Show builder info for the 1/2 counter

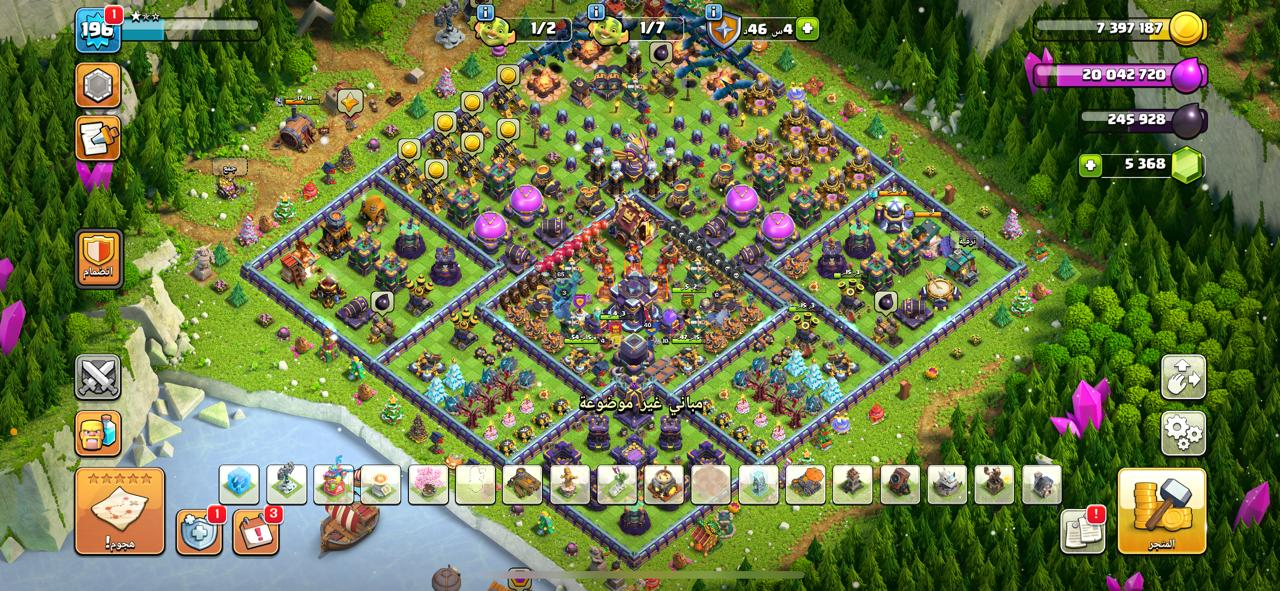(x=486, y=13)
